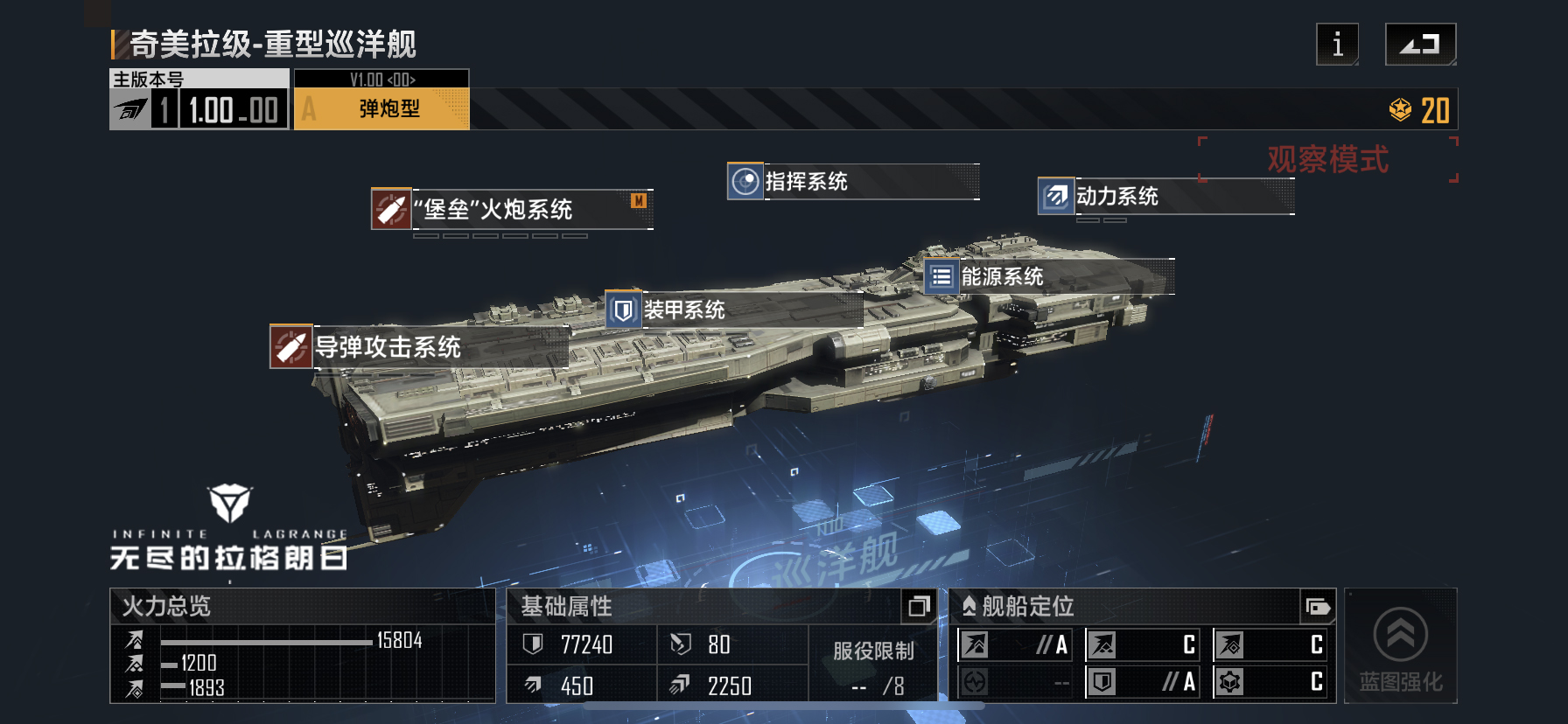The height and width of the screenshot is (724, 1568).
Task: Open 蓝图强化 blueprint enhancement
Action: pyautogui.click(x=1400, y=647)
